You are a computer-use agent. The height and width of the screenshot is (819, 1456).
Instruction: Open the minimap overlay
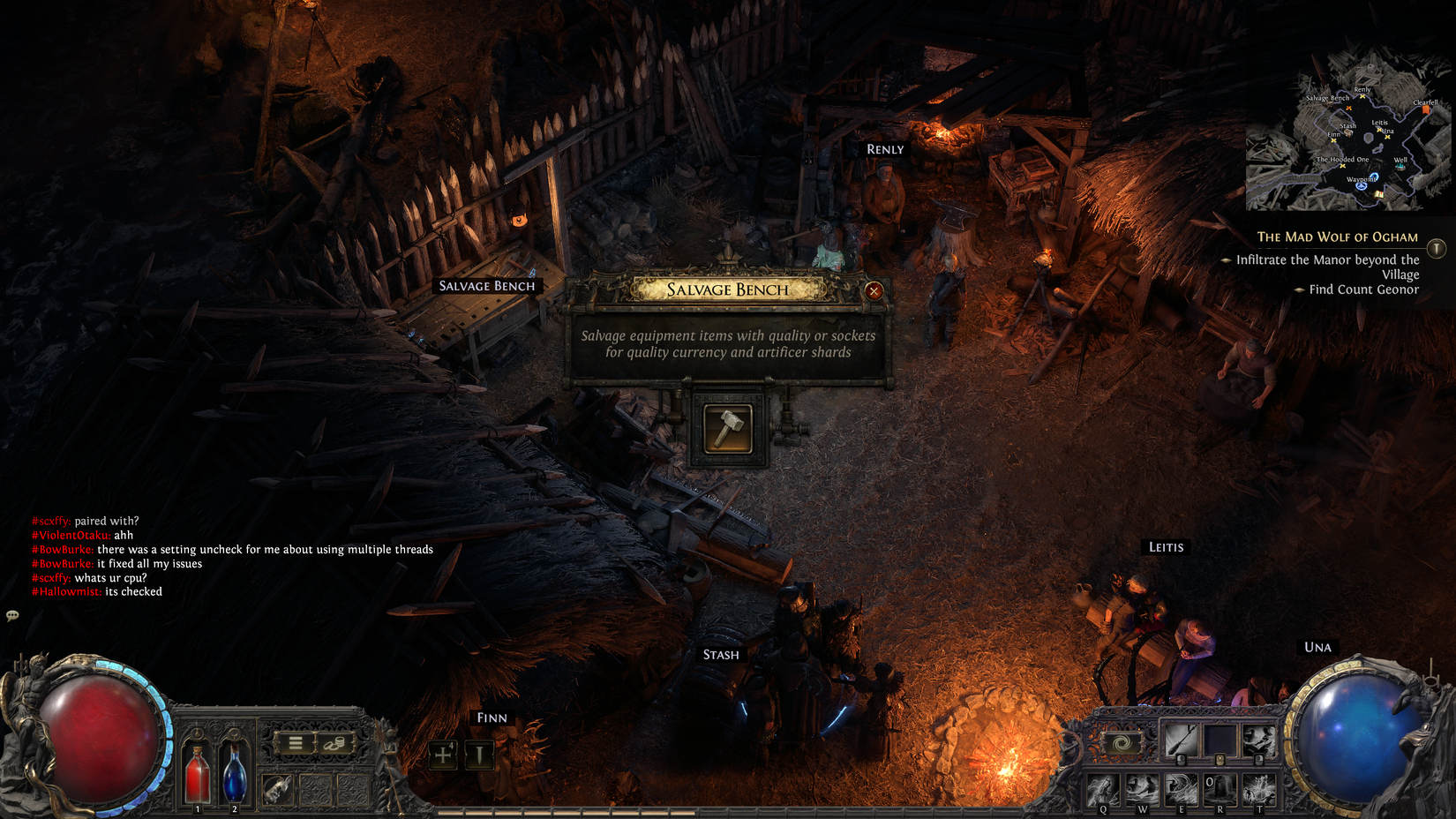click(1348, 132)
